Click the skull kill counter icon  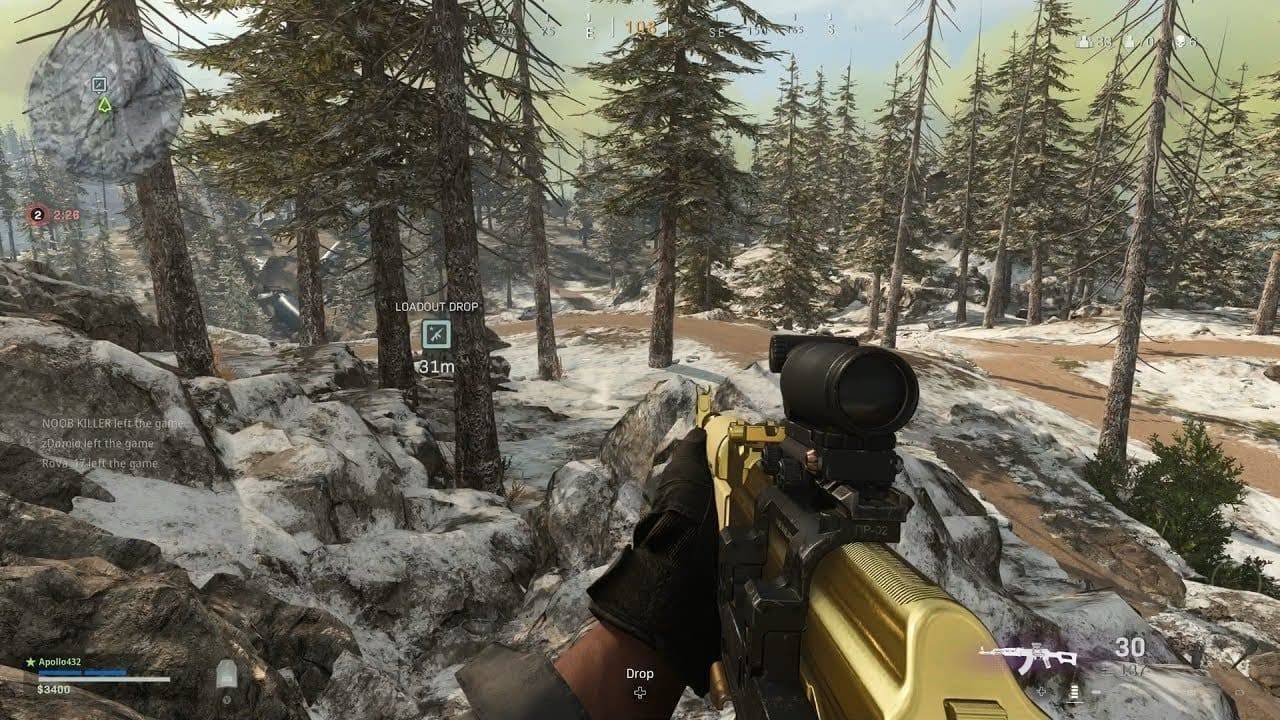(1181, 42)
